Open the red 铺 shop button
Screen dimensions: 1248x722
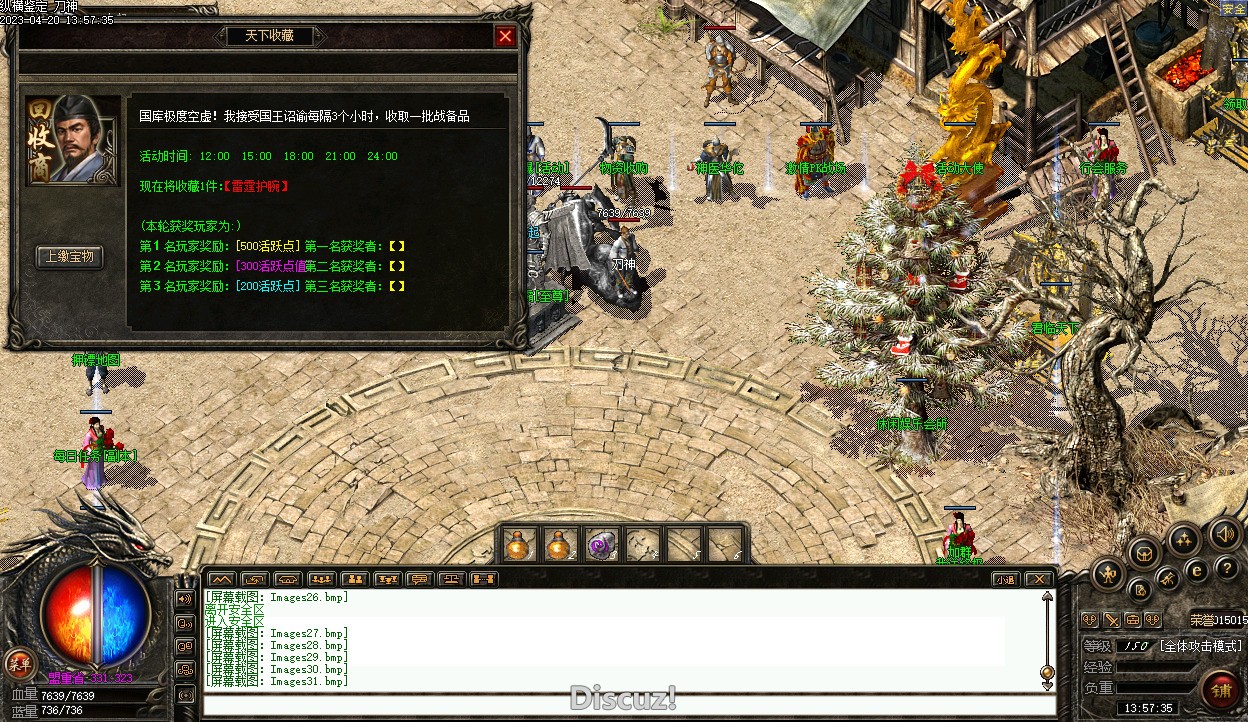point(1221,690)
